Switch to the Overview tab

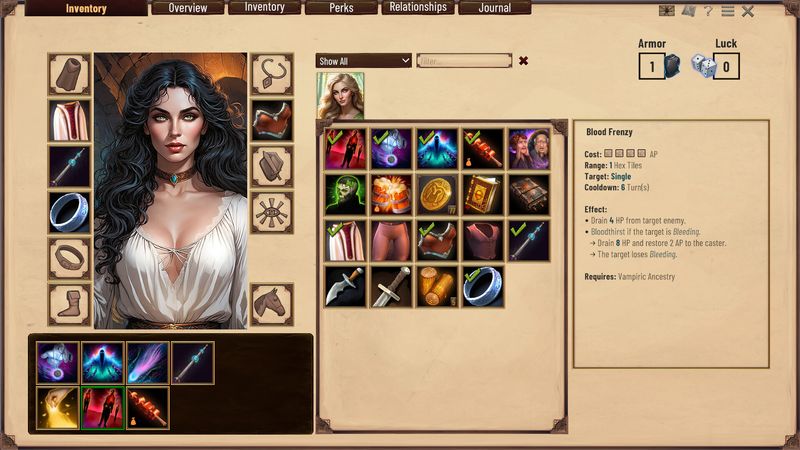pyautogui.click(x=188, y=8)
